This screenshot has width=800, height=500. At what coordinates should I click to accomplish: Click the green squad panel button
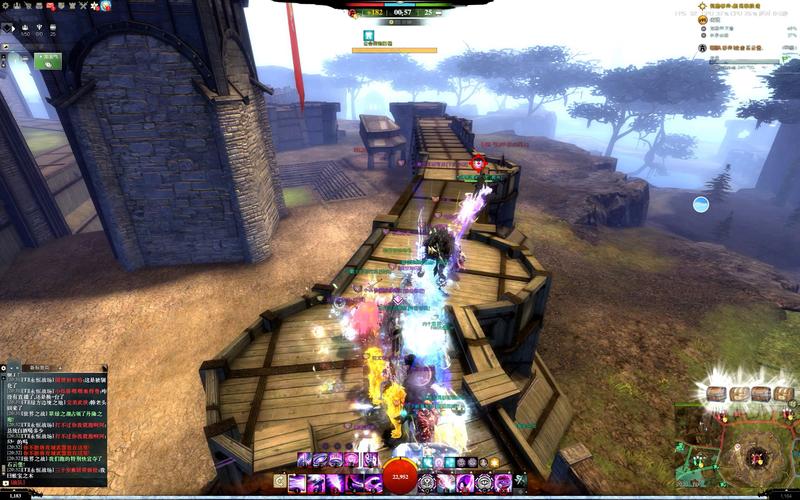[x=46, y=61]
